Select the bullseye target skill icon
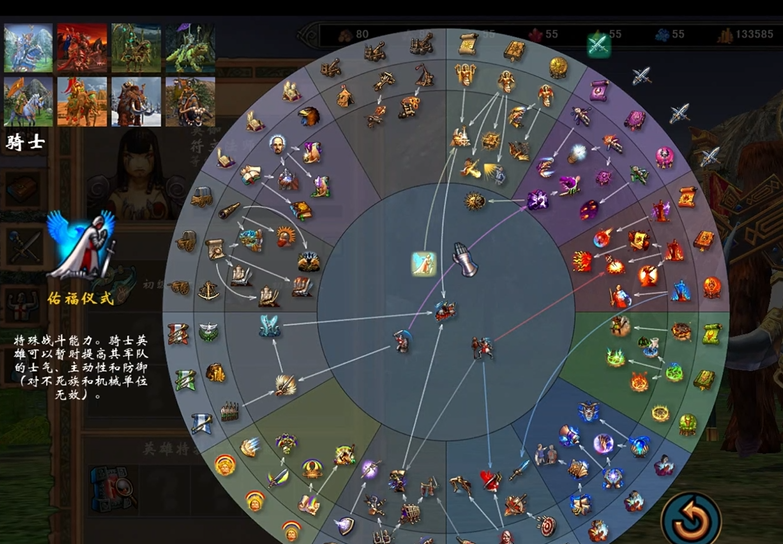Viewport: 783px width, 544px height. (547, 524)
